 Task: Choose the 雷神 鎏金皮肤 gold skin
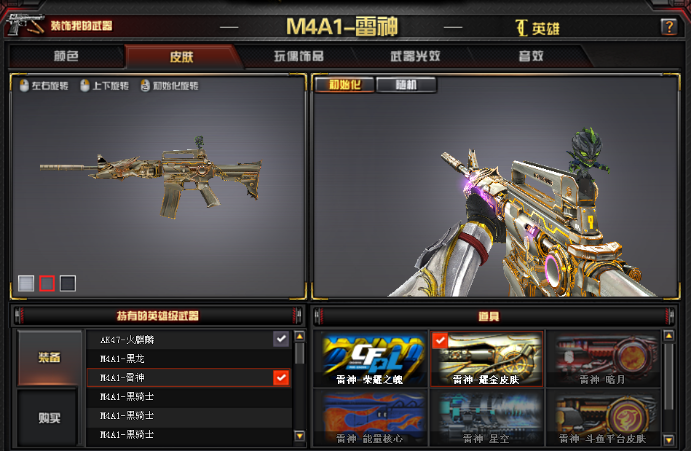[x=487, y=359]
